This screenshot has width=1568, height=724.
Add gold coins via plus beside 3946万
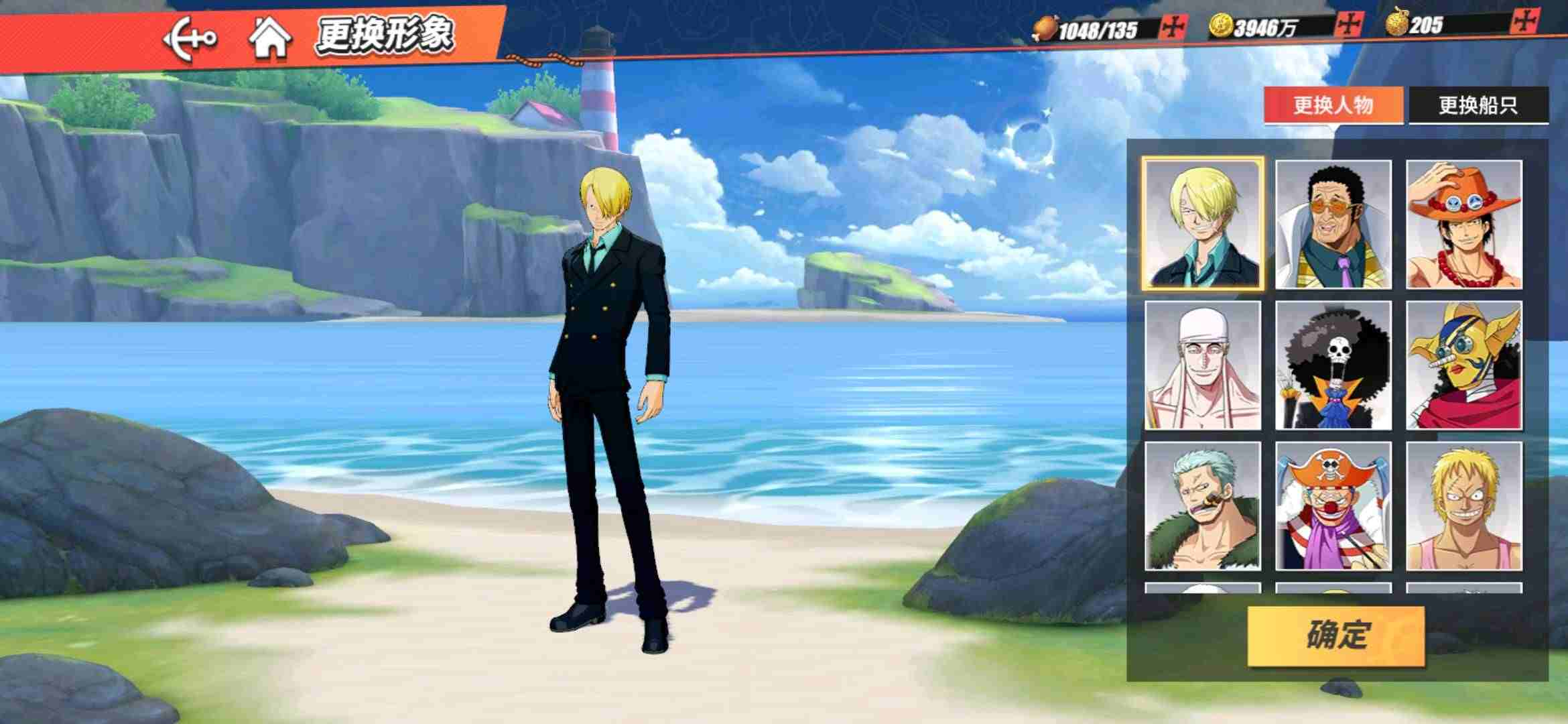(1348, 25)
